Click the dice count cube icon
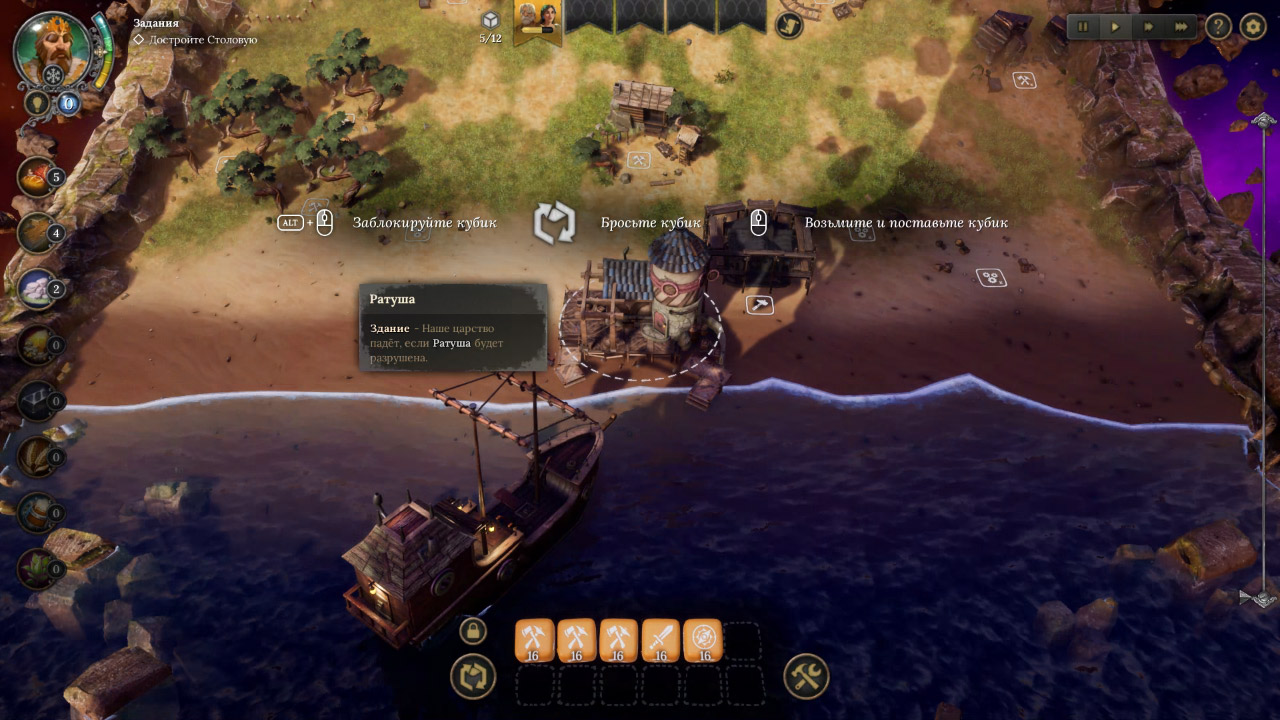The image size is (1280, 720). (x=490, y=20)
